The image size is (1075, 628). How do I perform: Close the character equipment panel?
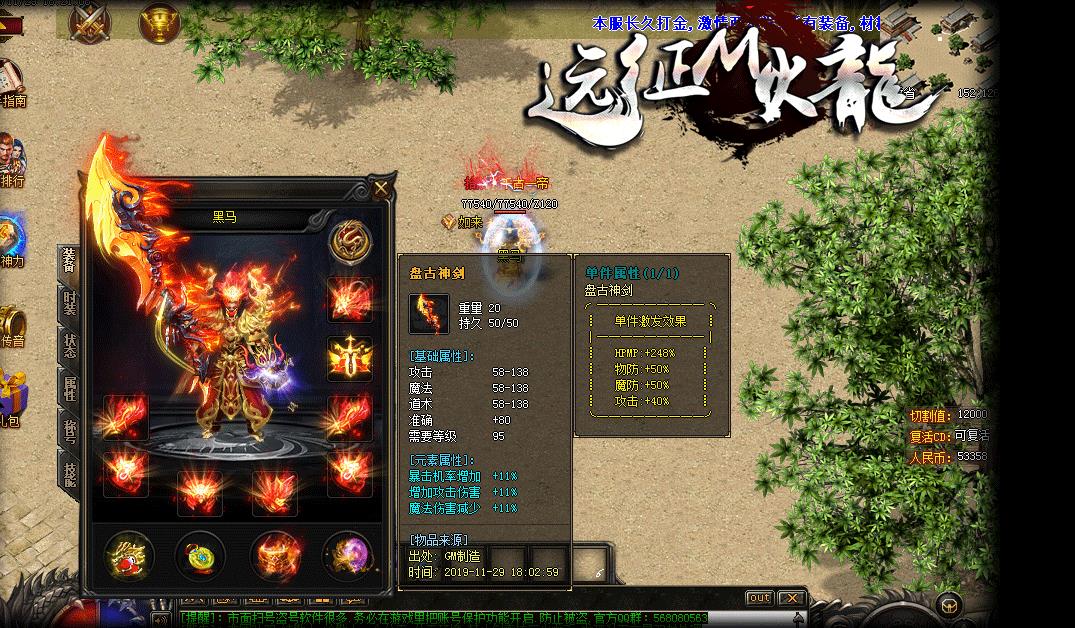pos(381,187)
